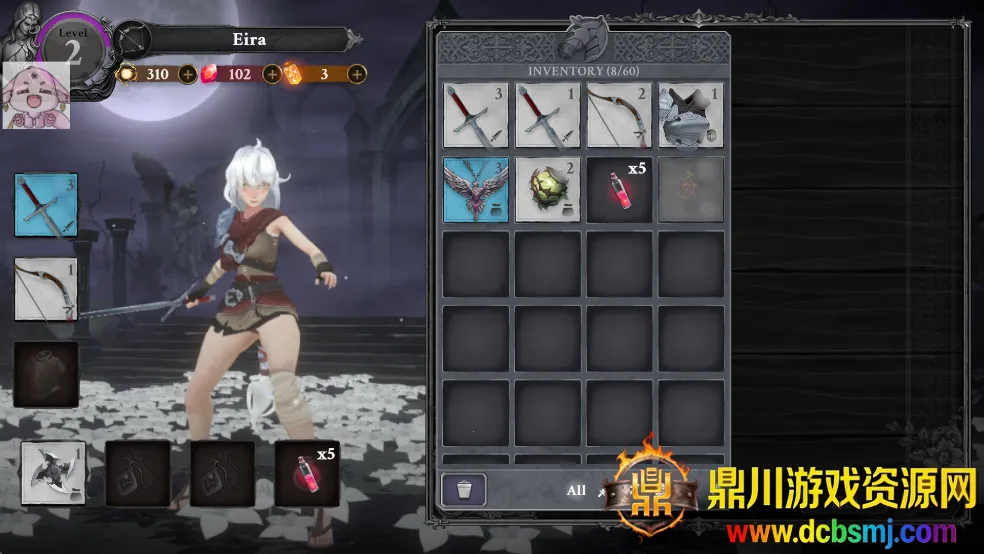Select the equipped bow slot beside the character
Viewport: 984px width, 554px height.
pos(46,289)
